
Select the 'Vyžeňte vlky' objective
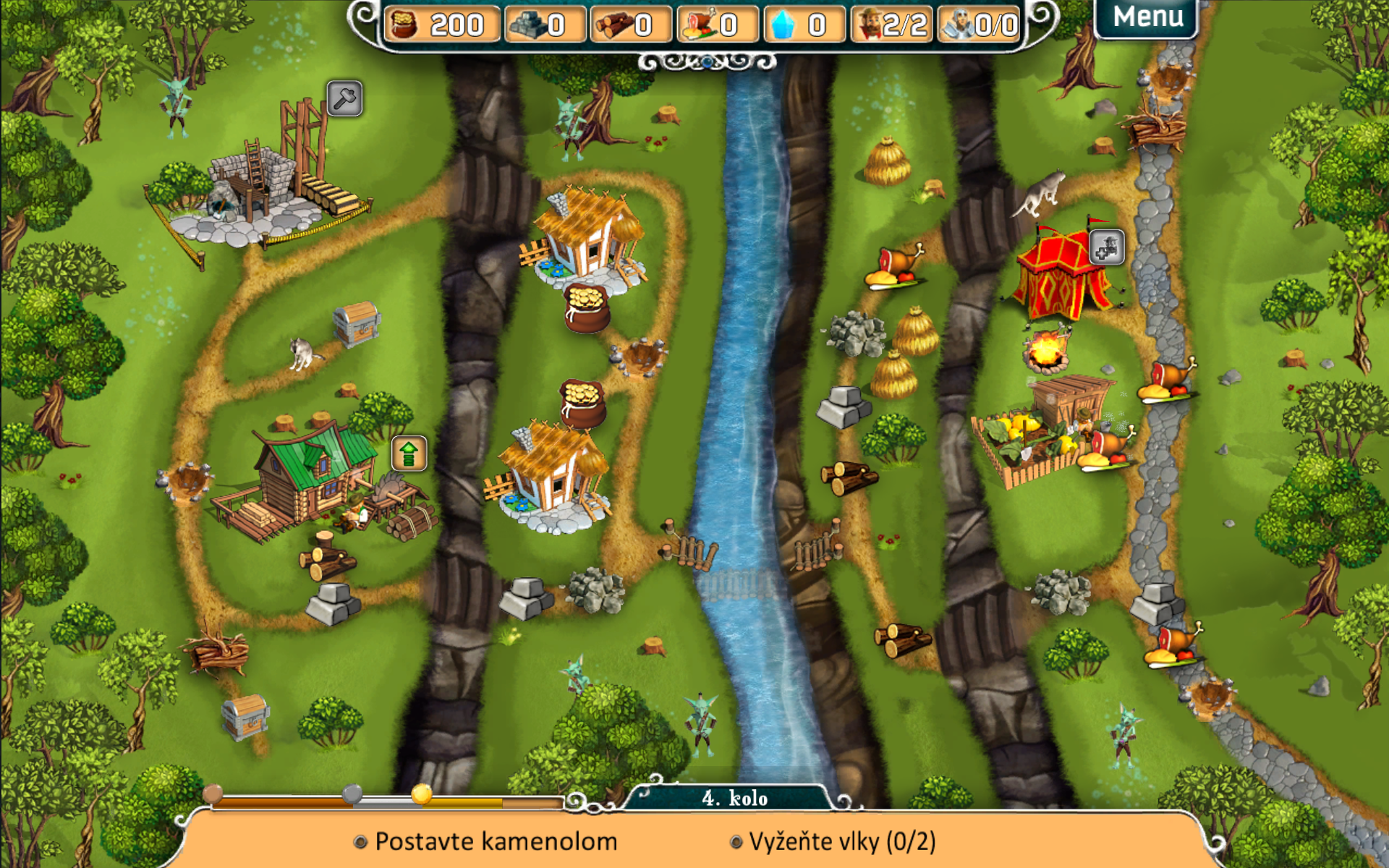pyautogui.click(x=841, y=841)
